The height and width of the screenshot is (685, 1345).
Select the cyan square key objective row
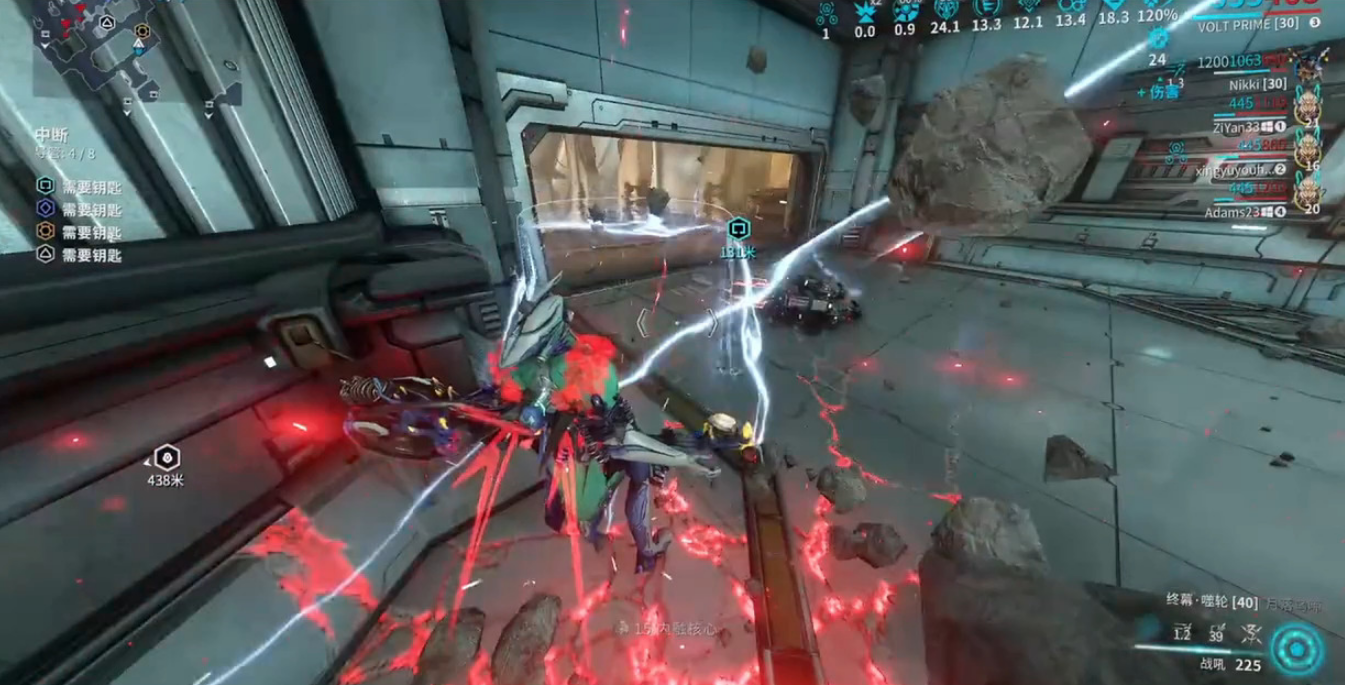click(79, 186)
